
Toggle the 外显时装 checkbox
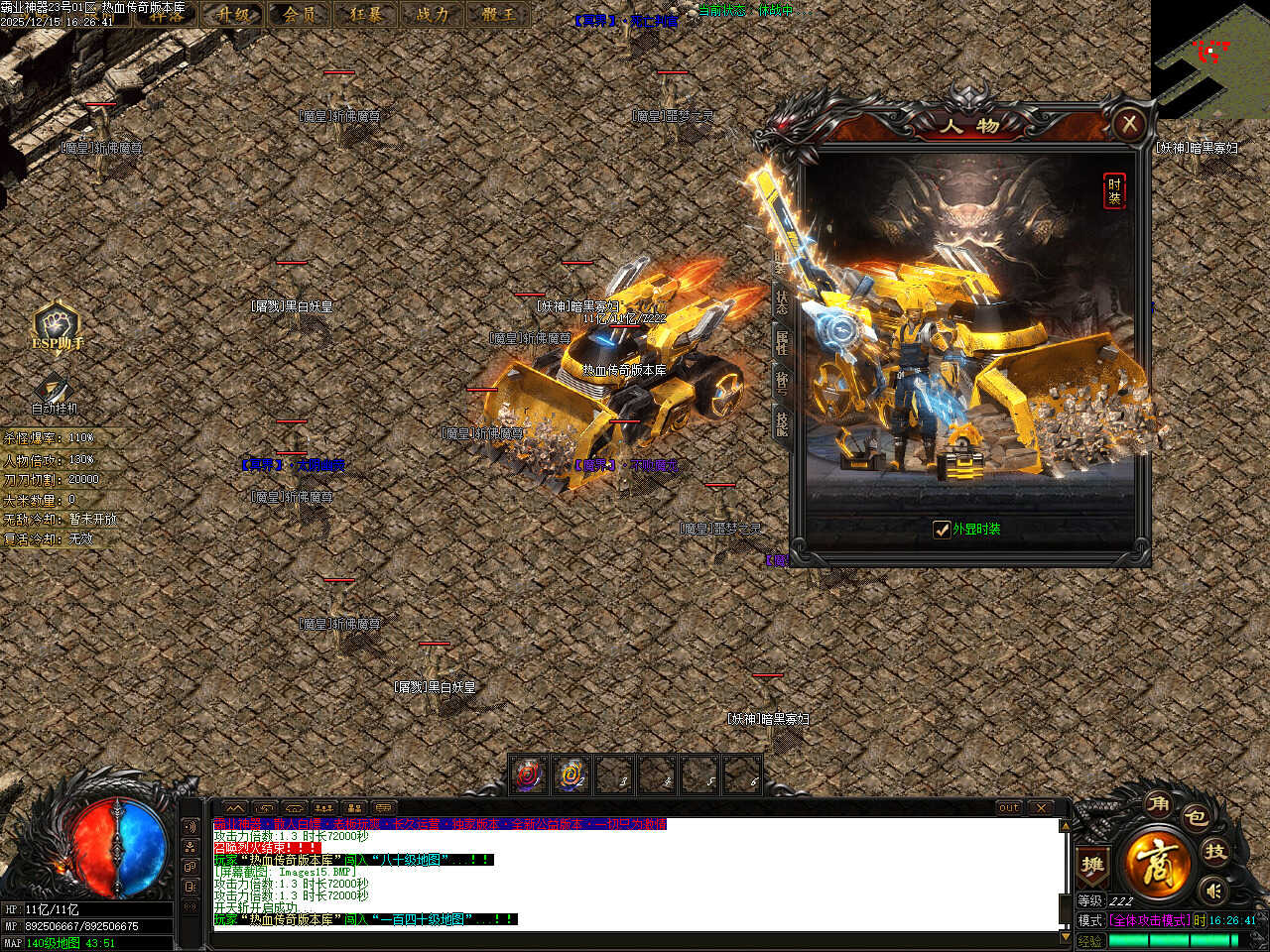click(942, 530)
